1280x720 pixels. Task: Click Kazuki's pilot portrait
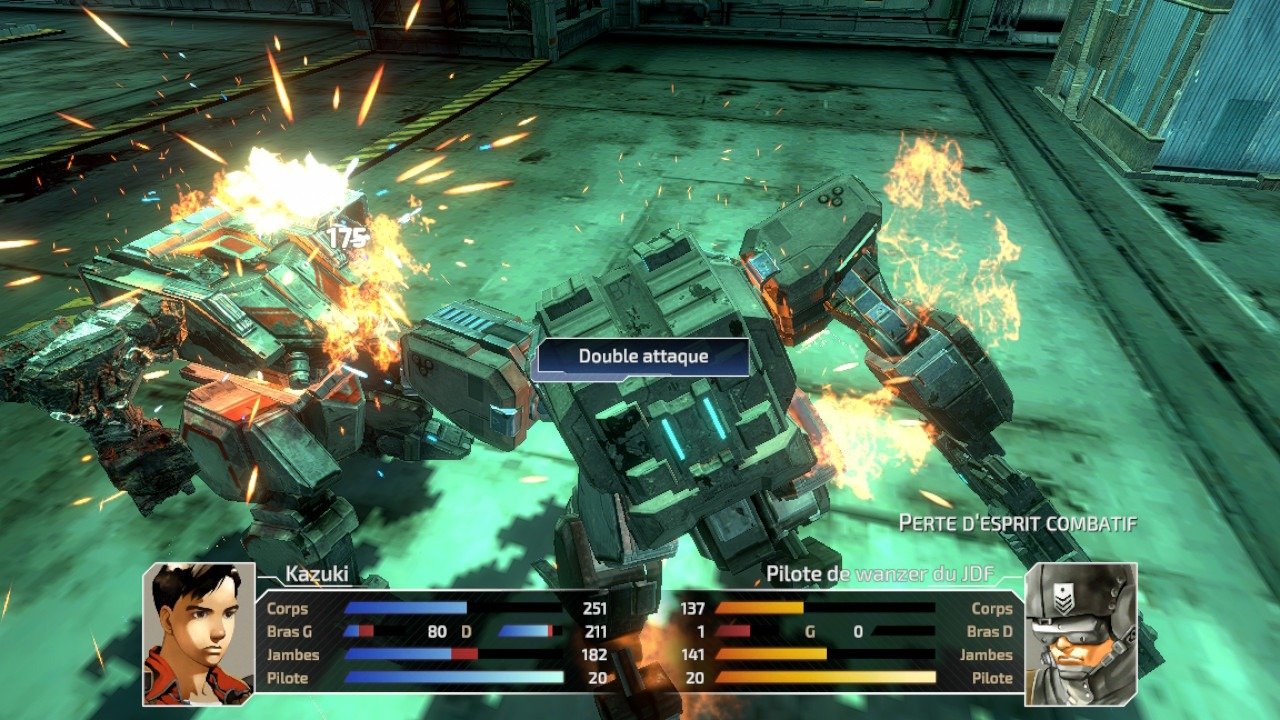[198, 632]
